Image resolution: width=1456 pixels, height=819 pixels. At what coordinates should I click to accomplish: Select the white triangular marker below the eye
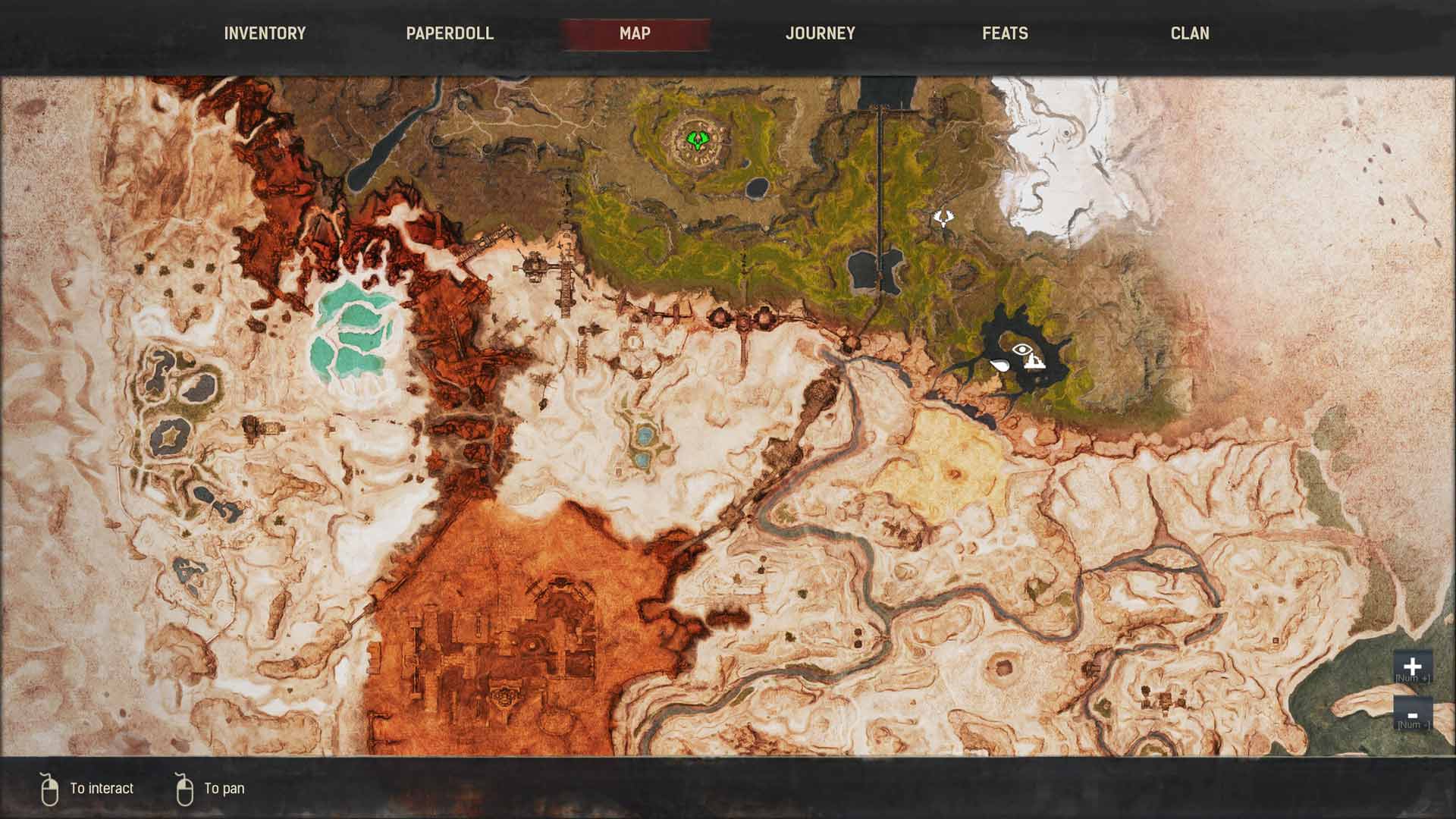click(x=1034, y=362)
